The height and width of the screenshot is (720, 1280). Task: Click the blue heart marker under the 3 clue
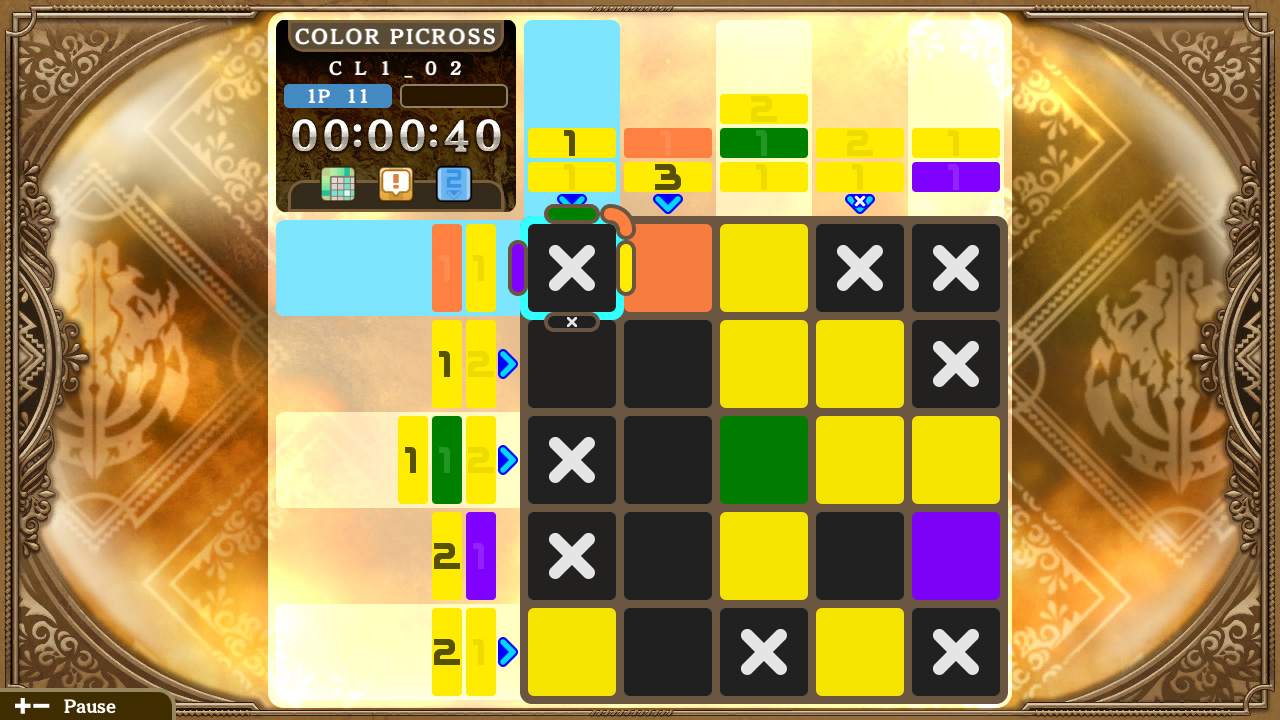tap(668, 204)
